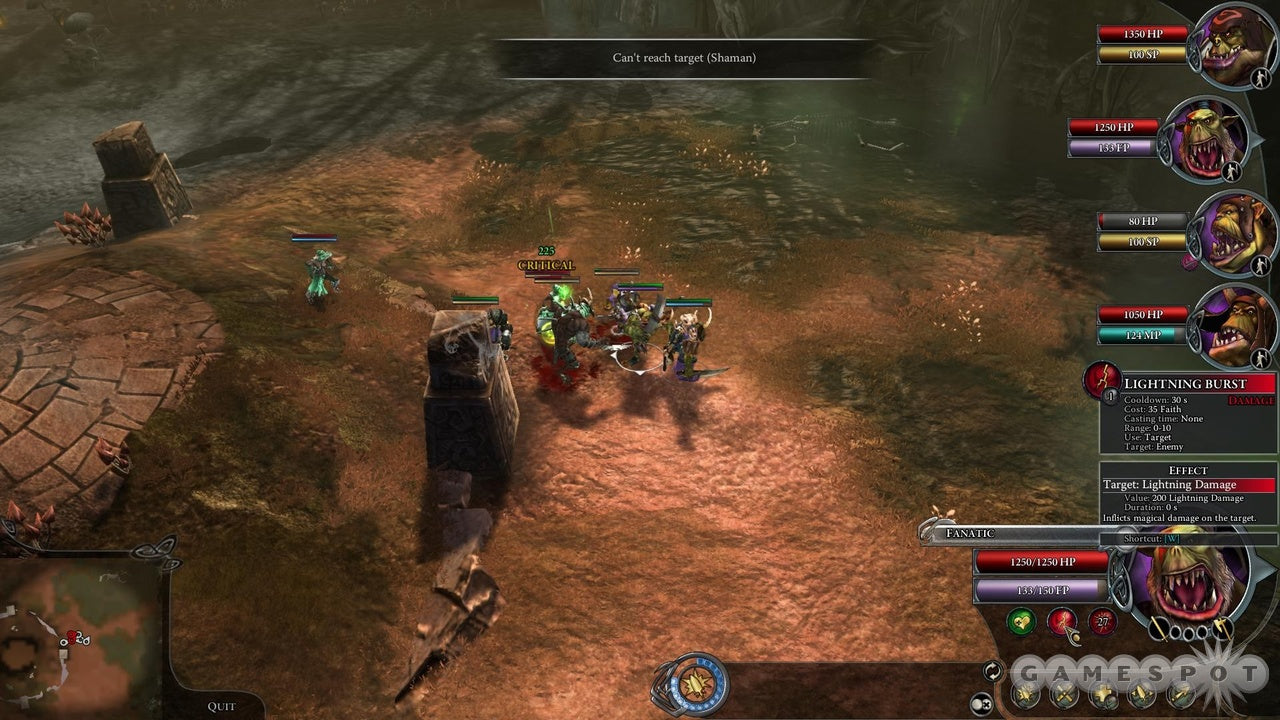
Task: Activate the green heart healing ability
Action: 1021,622
